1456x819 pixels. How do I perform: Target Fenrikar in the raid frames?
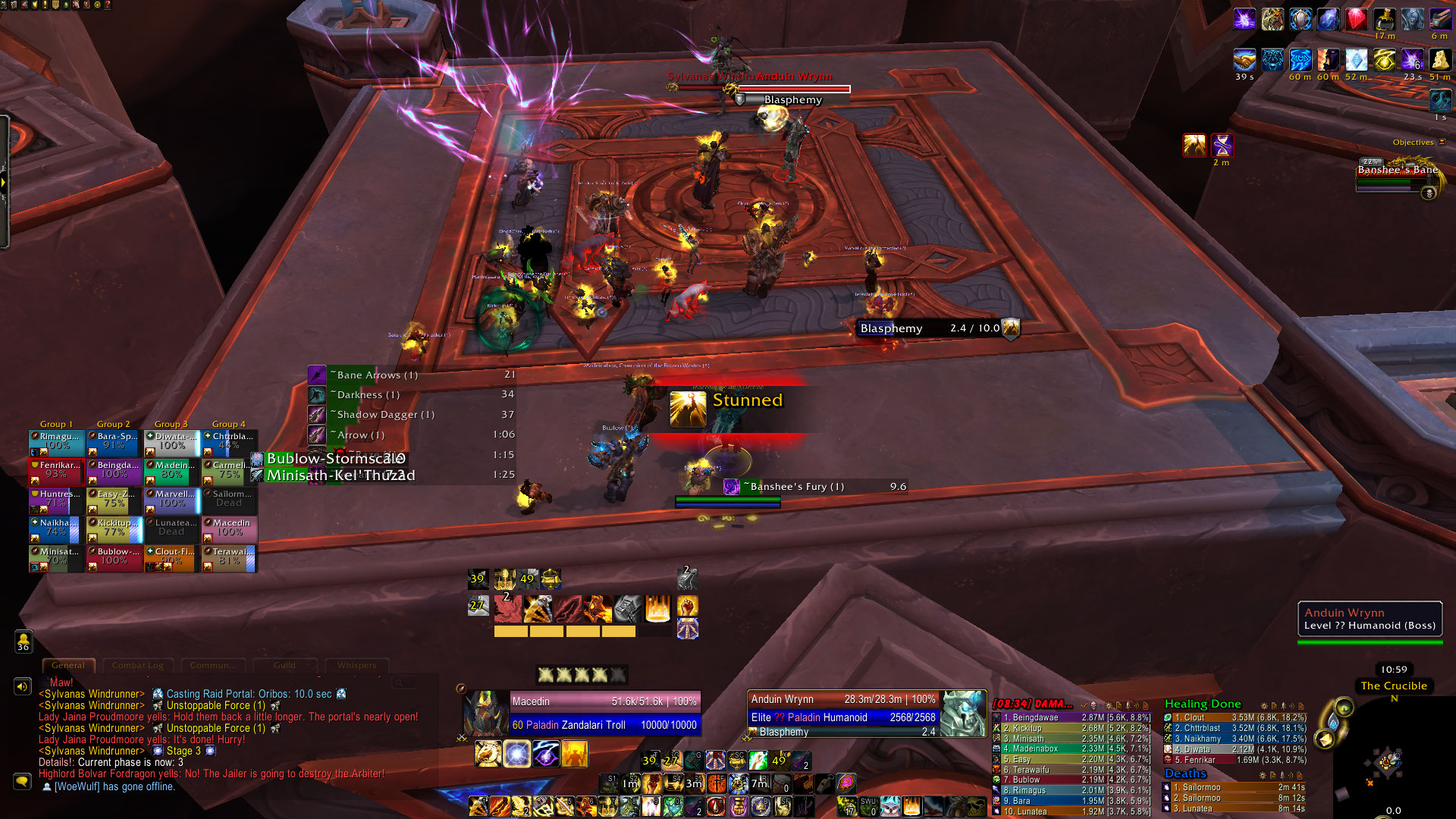tap(57, 471)
